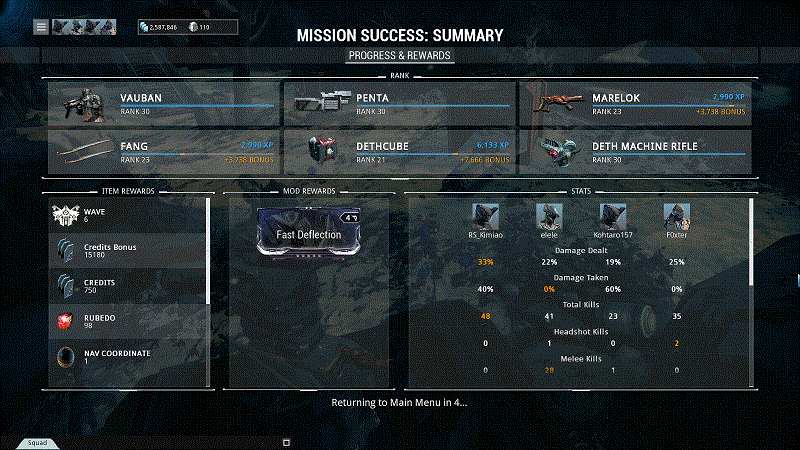Select the Fang rank card
800x450 pixels.
point(163,151)
